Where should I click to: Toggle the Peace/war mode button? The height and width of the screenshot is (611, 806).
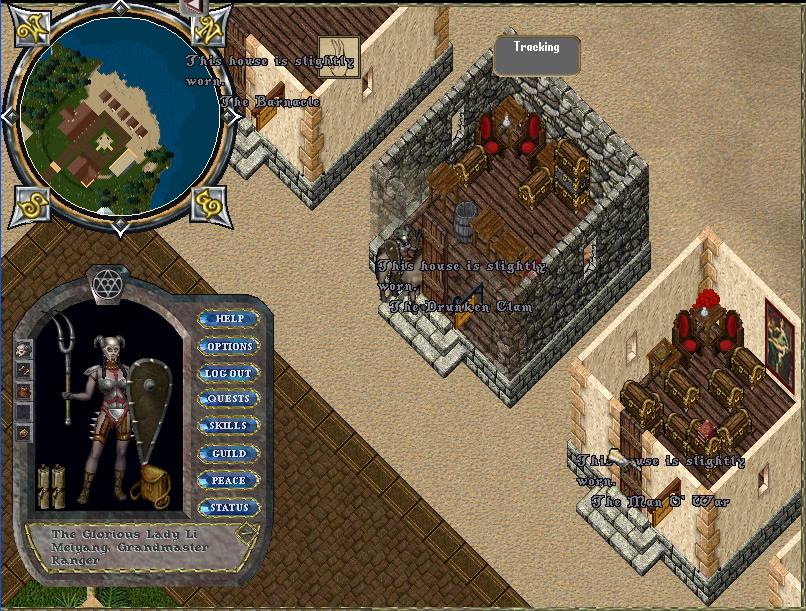(229, 480)
